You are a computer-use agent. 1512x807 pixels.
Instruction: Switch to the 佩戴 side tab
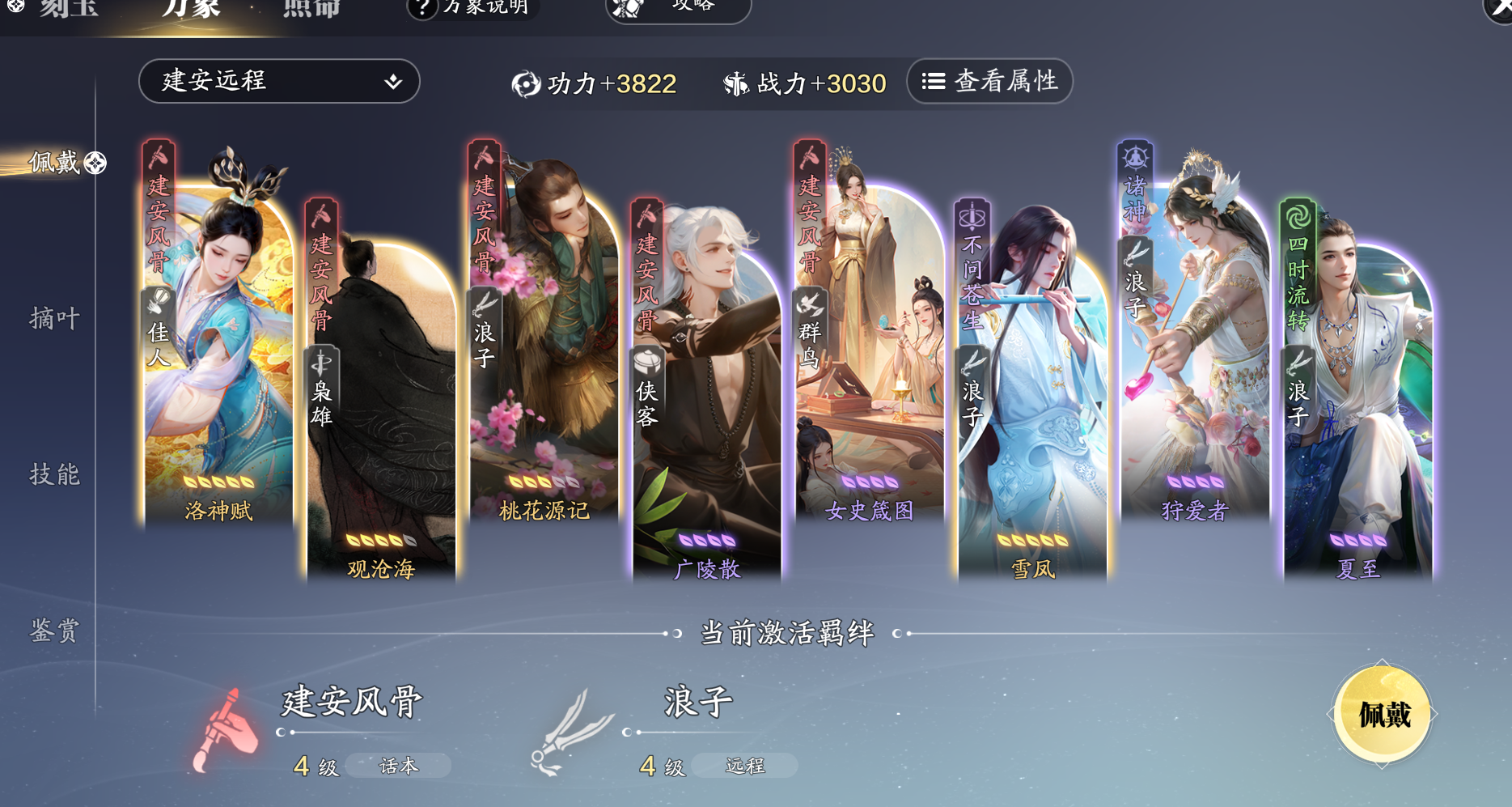coord(55,163)
